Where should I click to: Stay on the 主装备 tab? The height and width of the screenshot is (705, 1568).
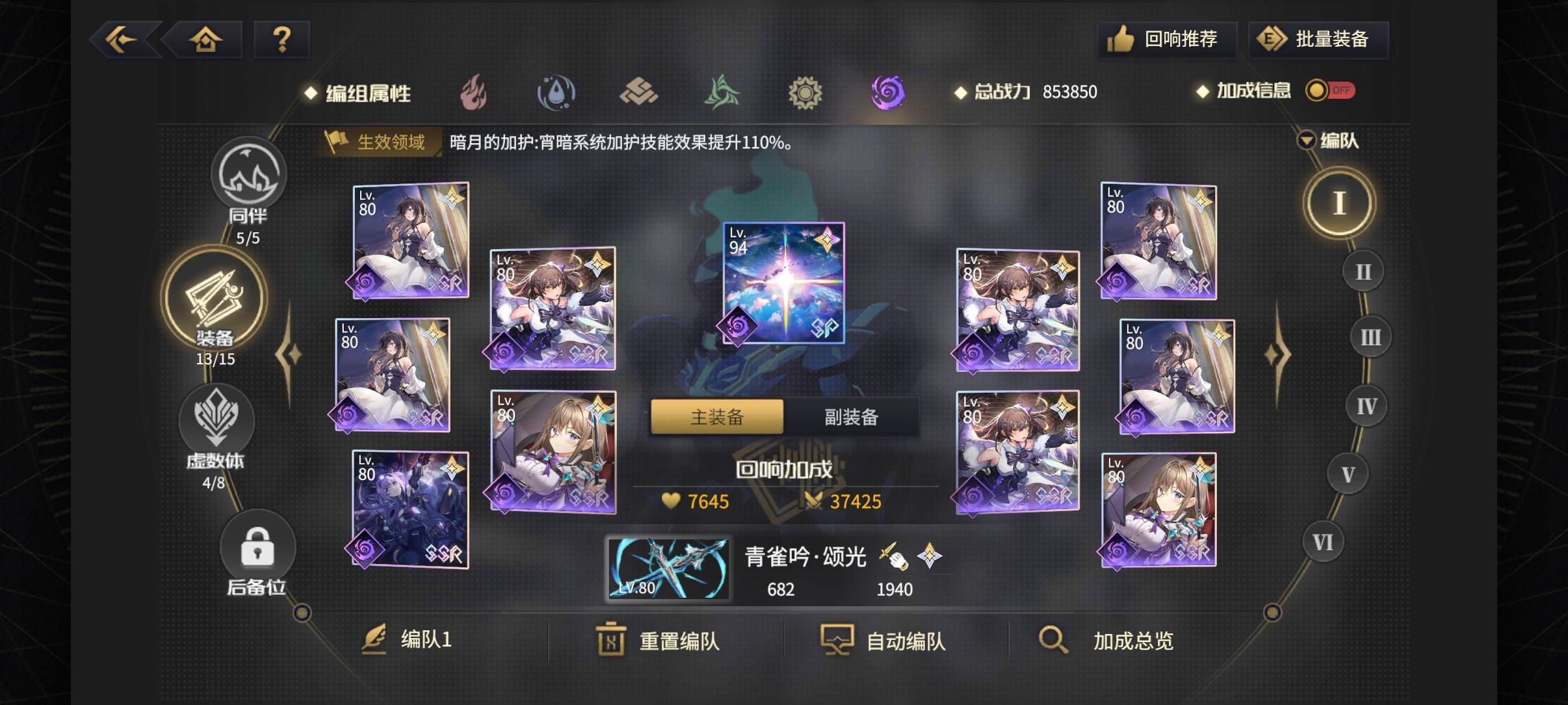[x=716, y=416]
